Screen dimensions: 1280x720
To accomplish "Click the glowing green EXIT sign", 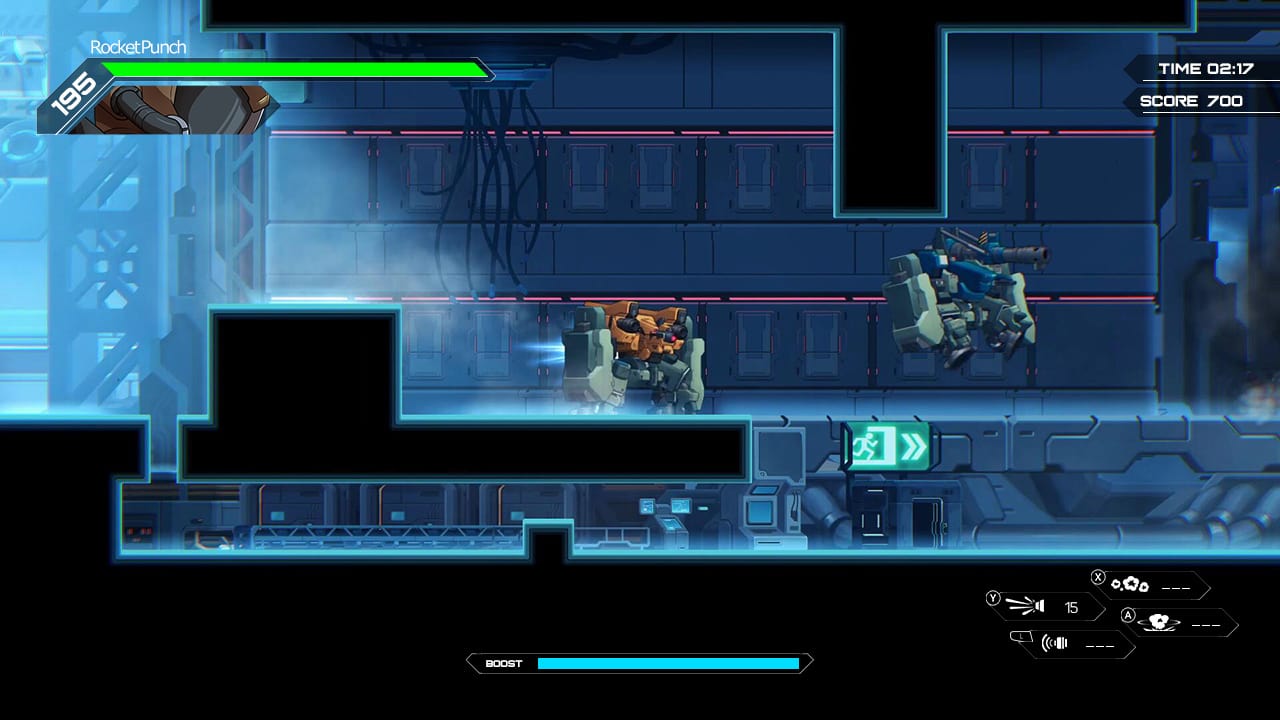I will tap(889, 445).
